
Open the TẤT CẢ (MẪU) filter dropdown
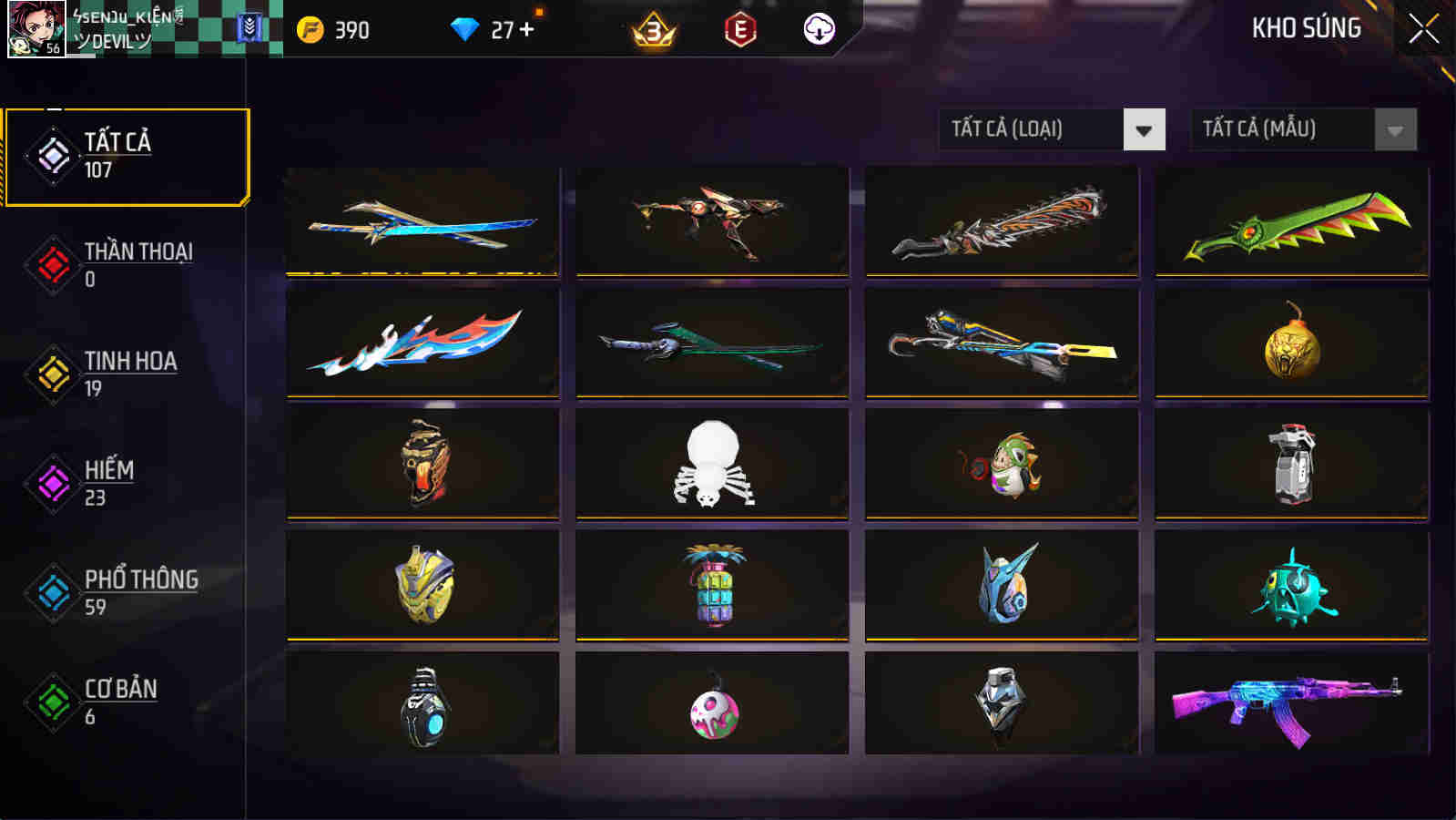pos(1284,128)
